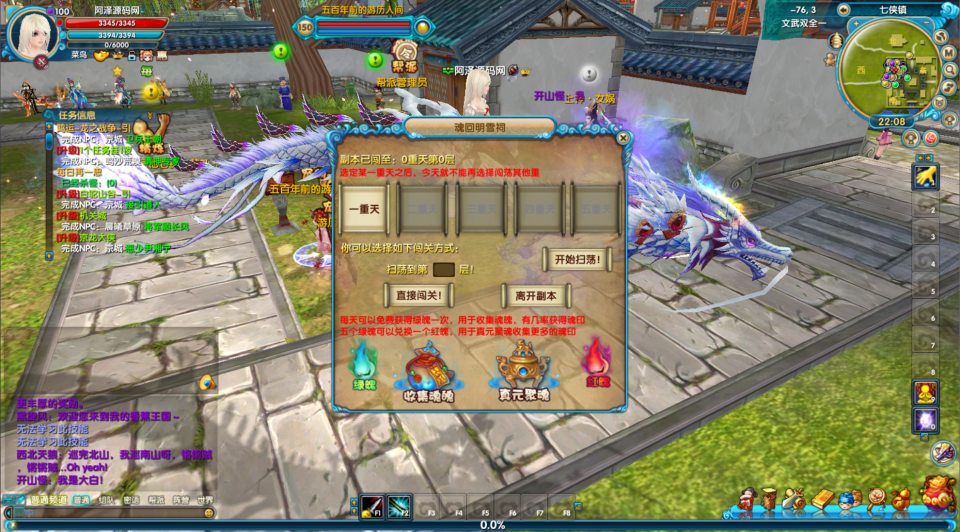Close the 魂回明雪祠 dialog window
The width and height of the screenshot is (960, 532).
[x=622, y=138]
